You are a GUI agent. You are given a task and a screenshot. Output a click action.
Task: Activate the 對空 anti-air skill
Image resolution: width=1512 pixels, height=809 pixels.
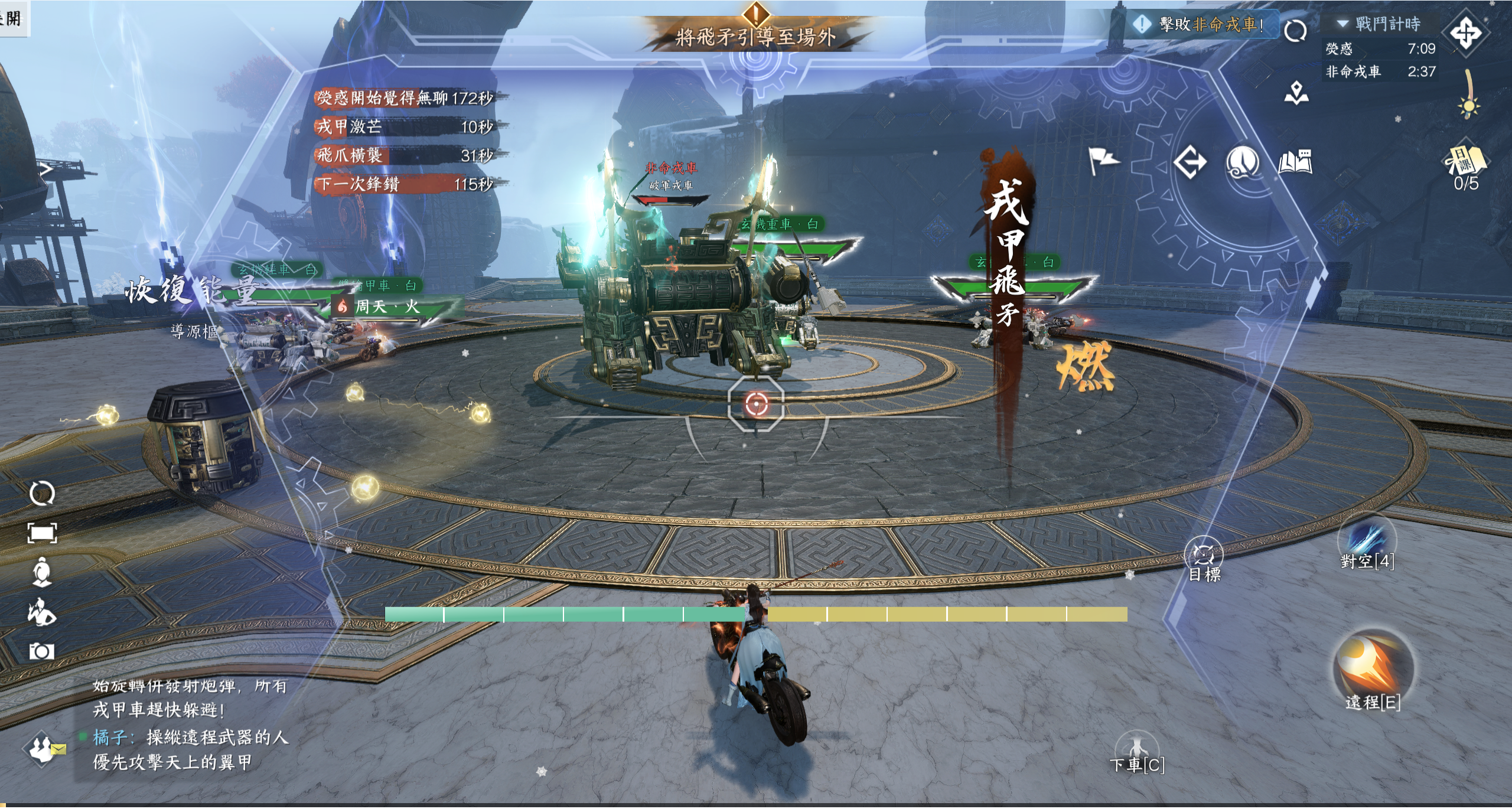click(x=1367, y=540)
